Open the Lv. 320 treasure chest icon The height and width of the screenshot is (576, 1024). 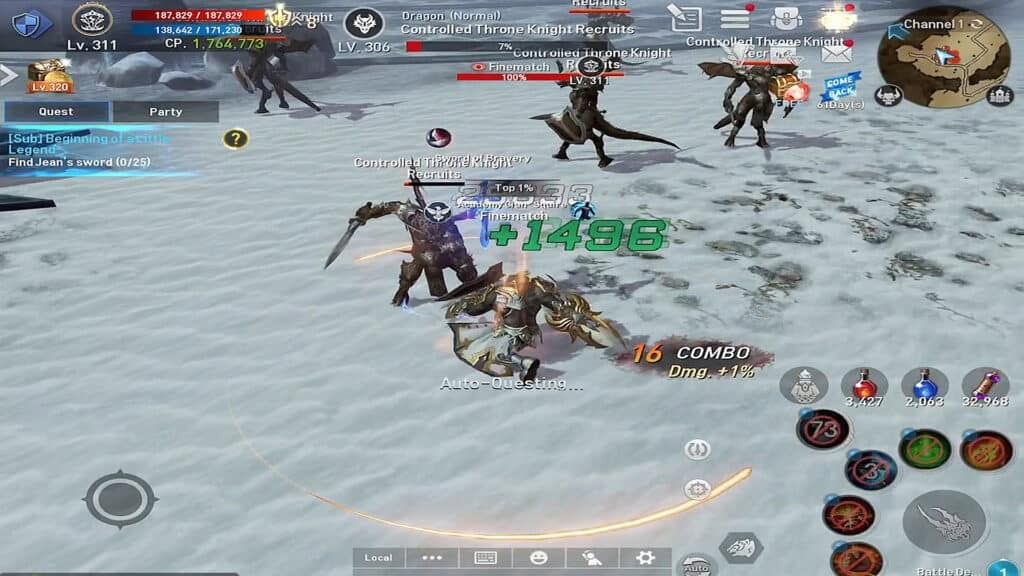(49, 75)
